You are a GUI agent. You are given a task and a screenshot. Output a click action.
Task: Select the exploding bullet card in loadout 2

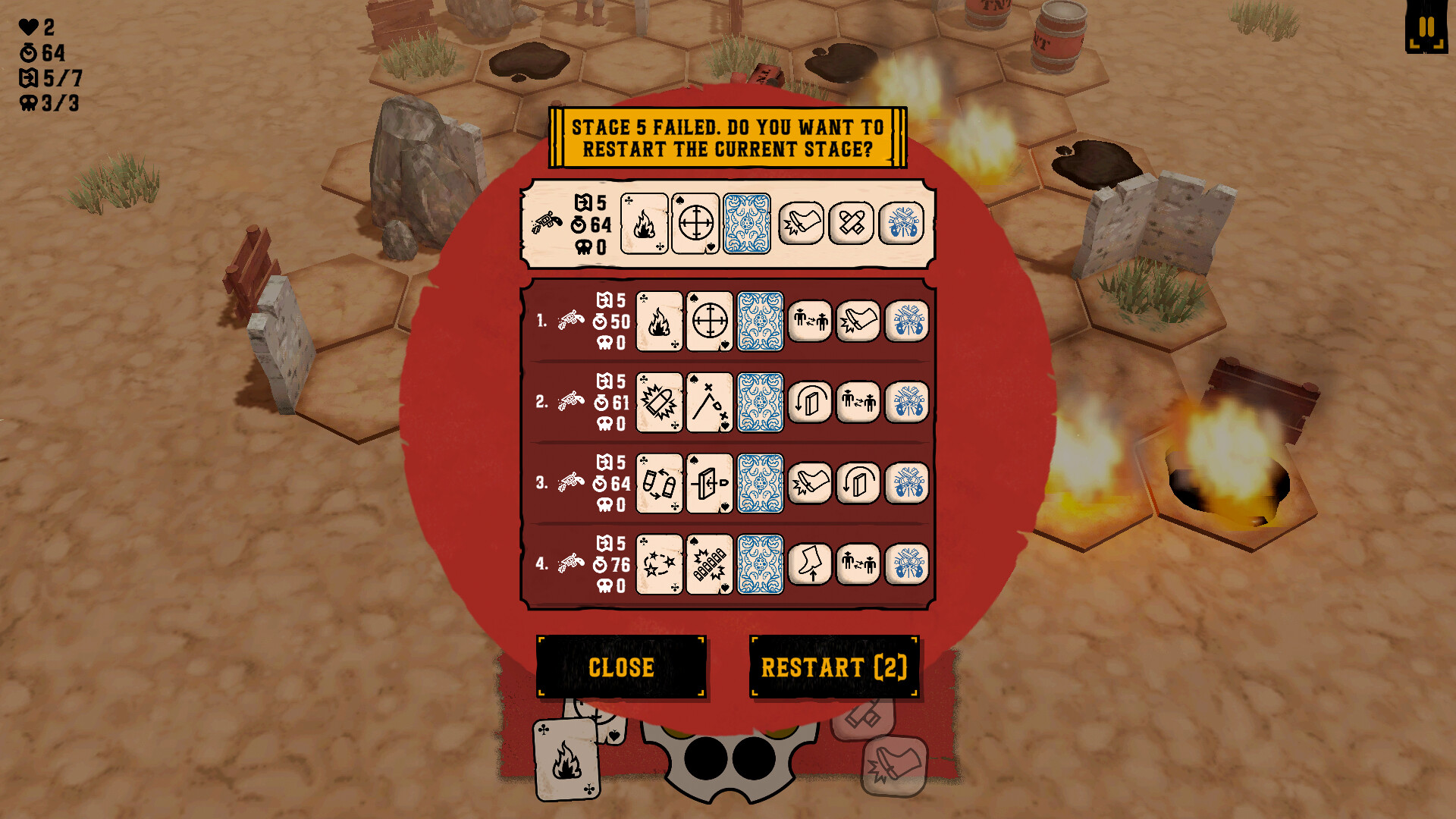click(658, 403)
